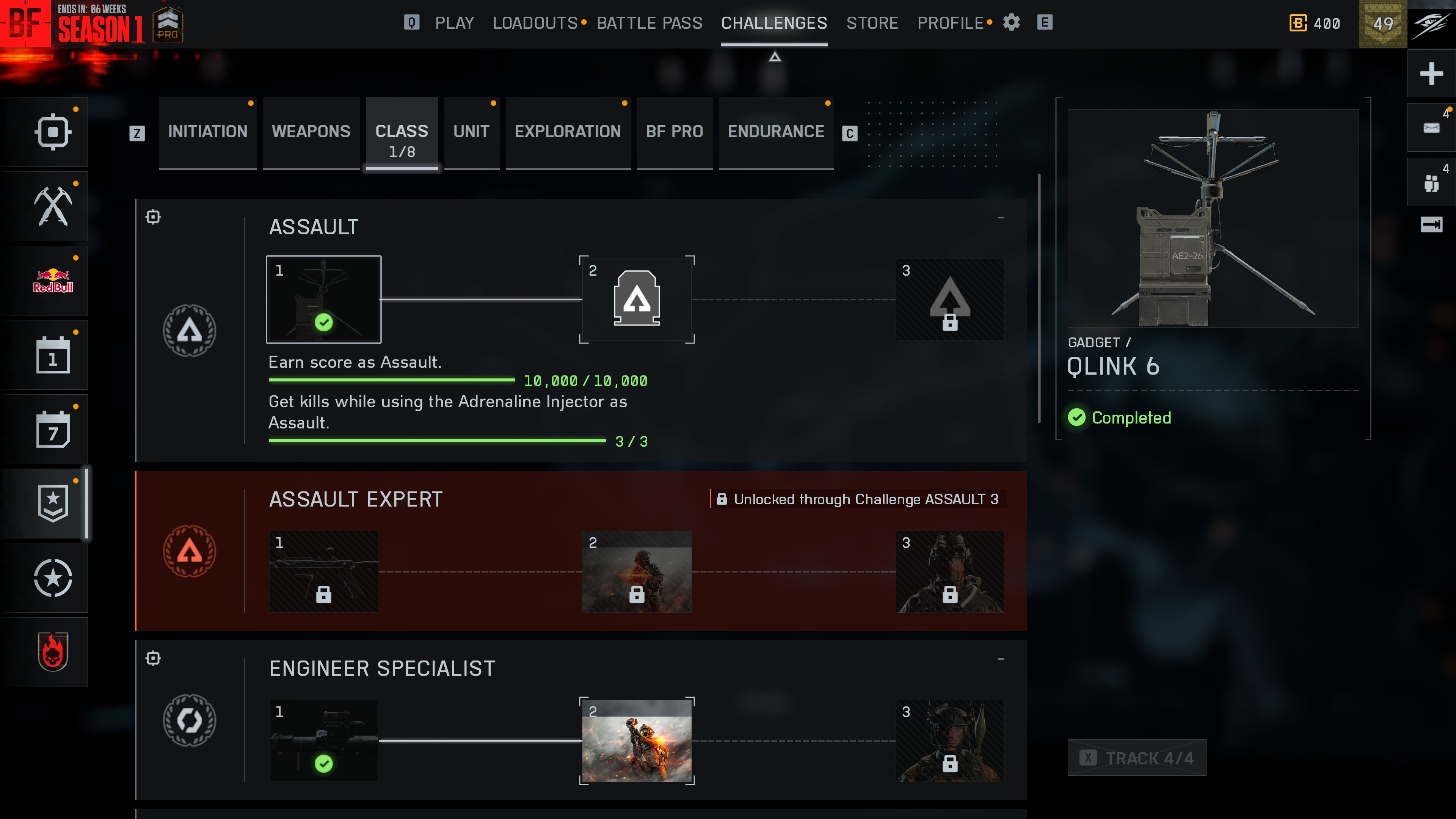1456x819 pixels.
Task: Open the daily challenges calendar icon
Action: tap(53, 356)
